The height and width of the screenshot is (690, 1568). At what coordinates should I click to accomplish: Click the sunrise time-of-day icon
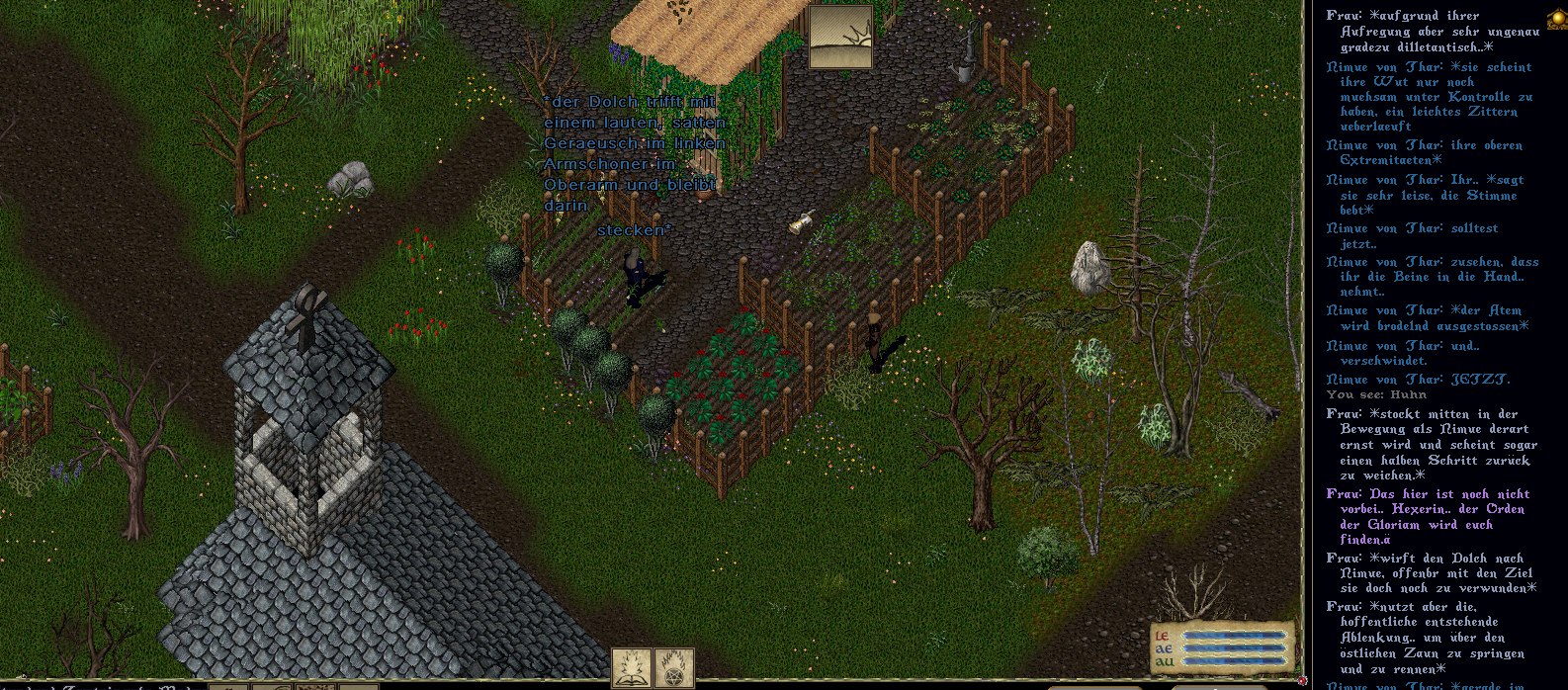coord(840,37)
